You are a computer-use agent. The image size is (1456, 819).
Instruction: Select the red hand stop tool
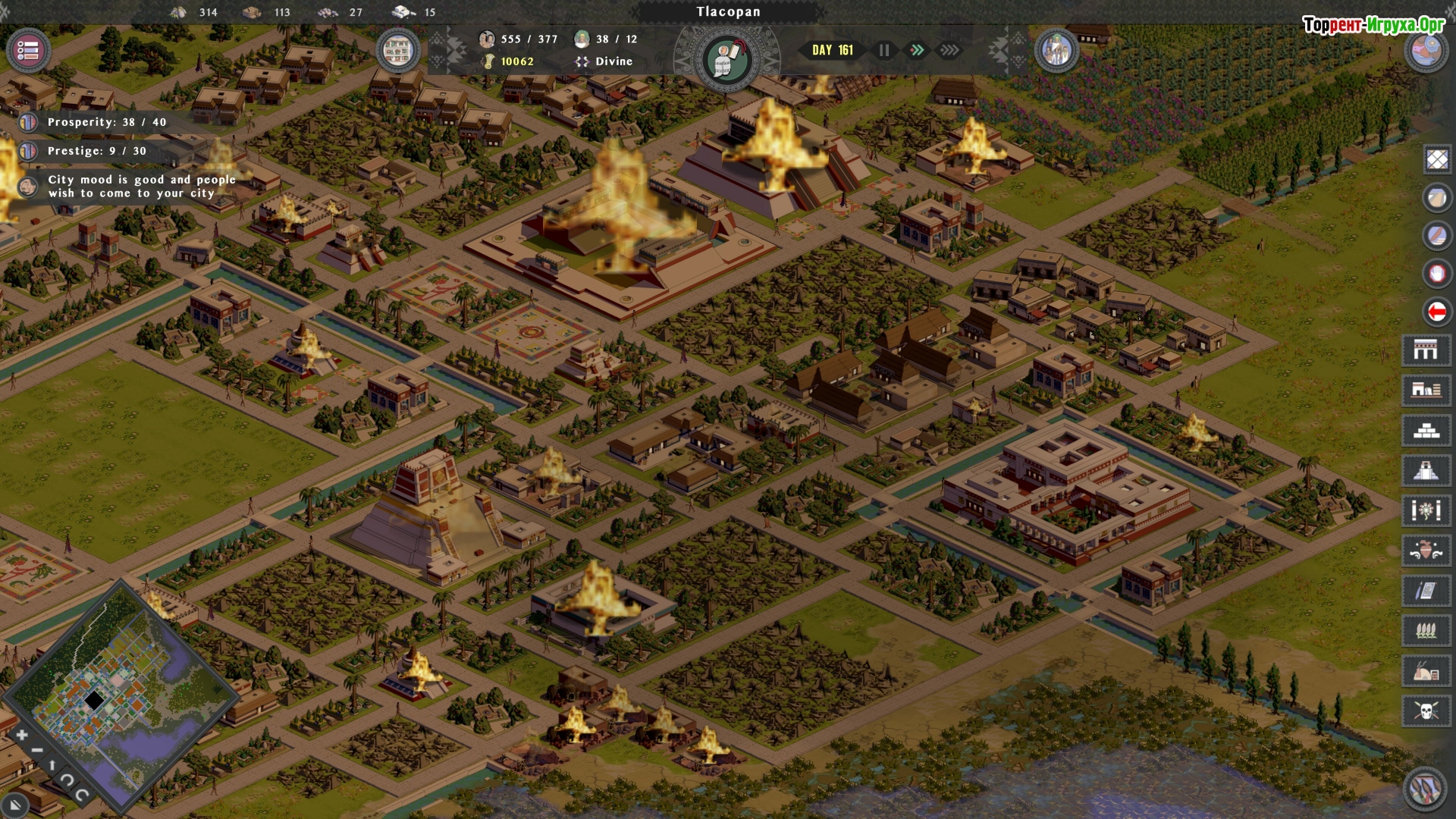1437,273
